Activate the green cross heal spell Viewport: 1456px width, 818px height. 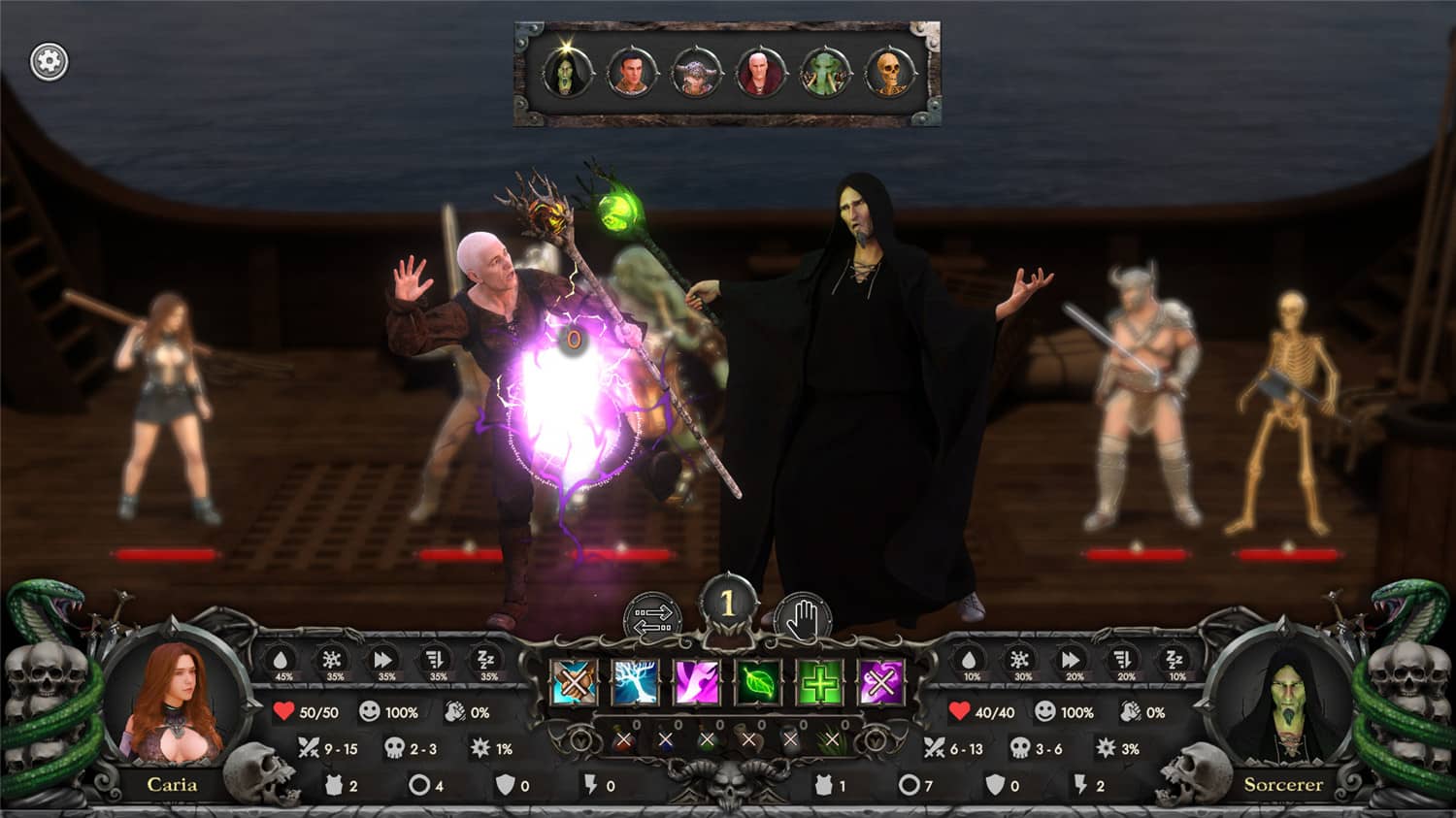tap(820, 682)
